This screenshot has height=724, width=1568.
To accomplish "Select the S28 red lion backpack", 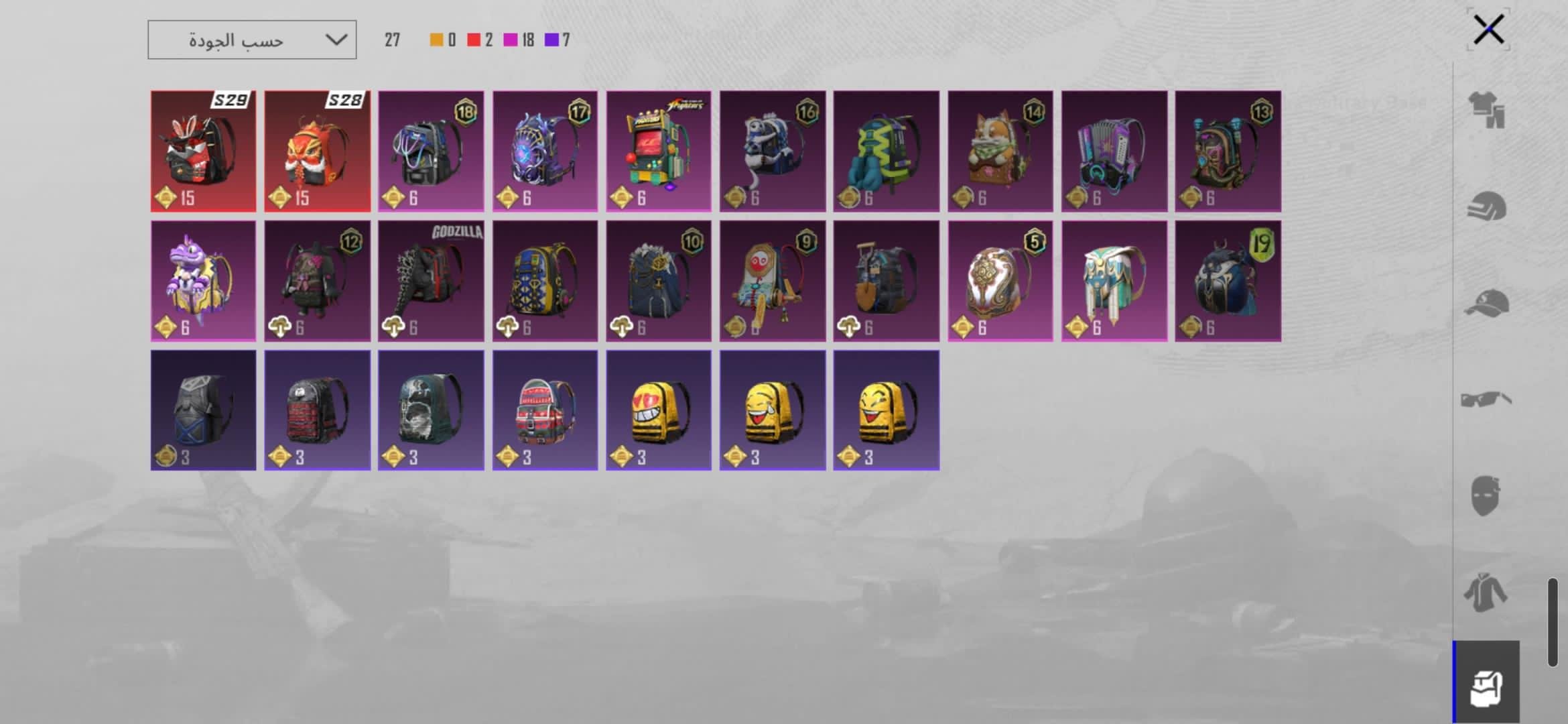I will 317,152.
